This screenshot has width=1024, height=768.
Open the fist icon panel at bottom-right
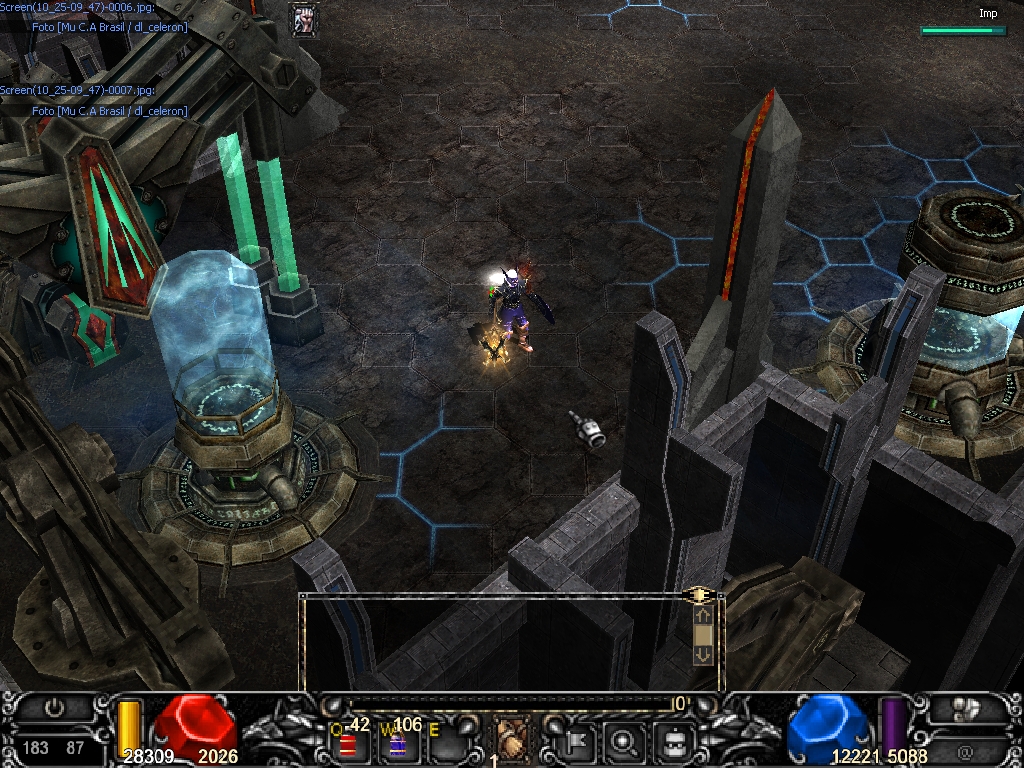pyautogui.click(x=966, y=709)
